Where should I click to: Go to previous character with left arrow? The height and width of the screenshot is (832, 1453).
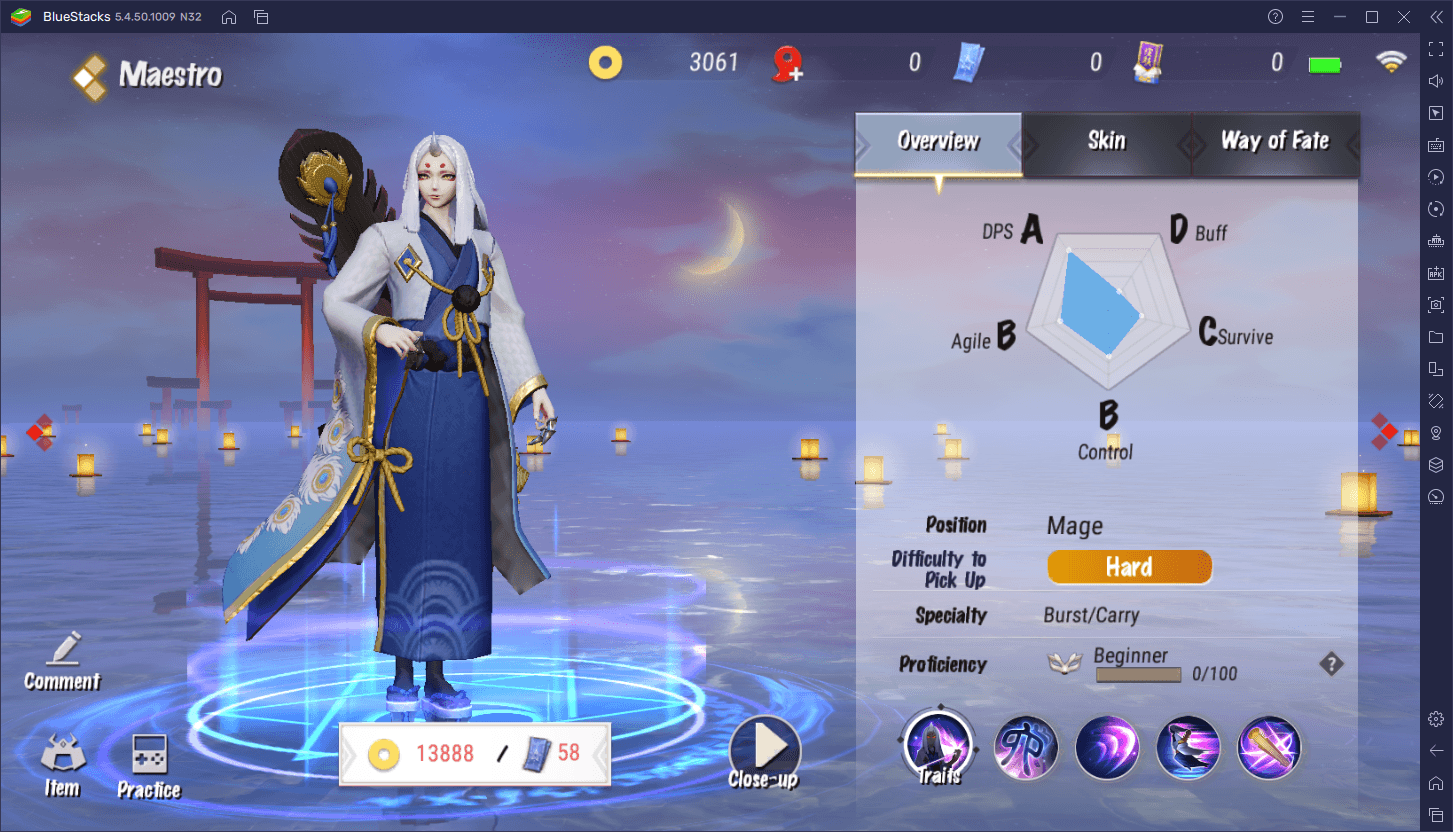pyautogui.click(x=38, y=431)
